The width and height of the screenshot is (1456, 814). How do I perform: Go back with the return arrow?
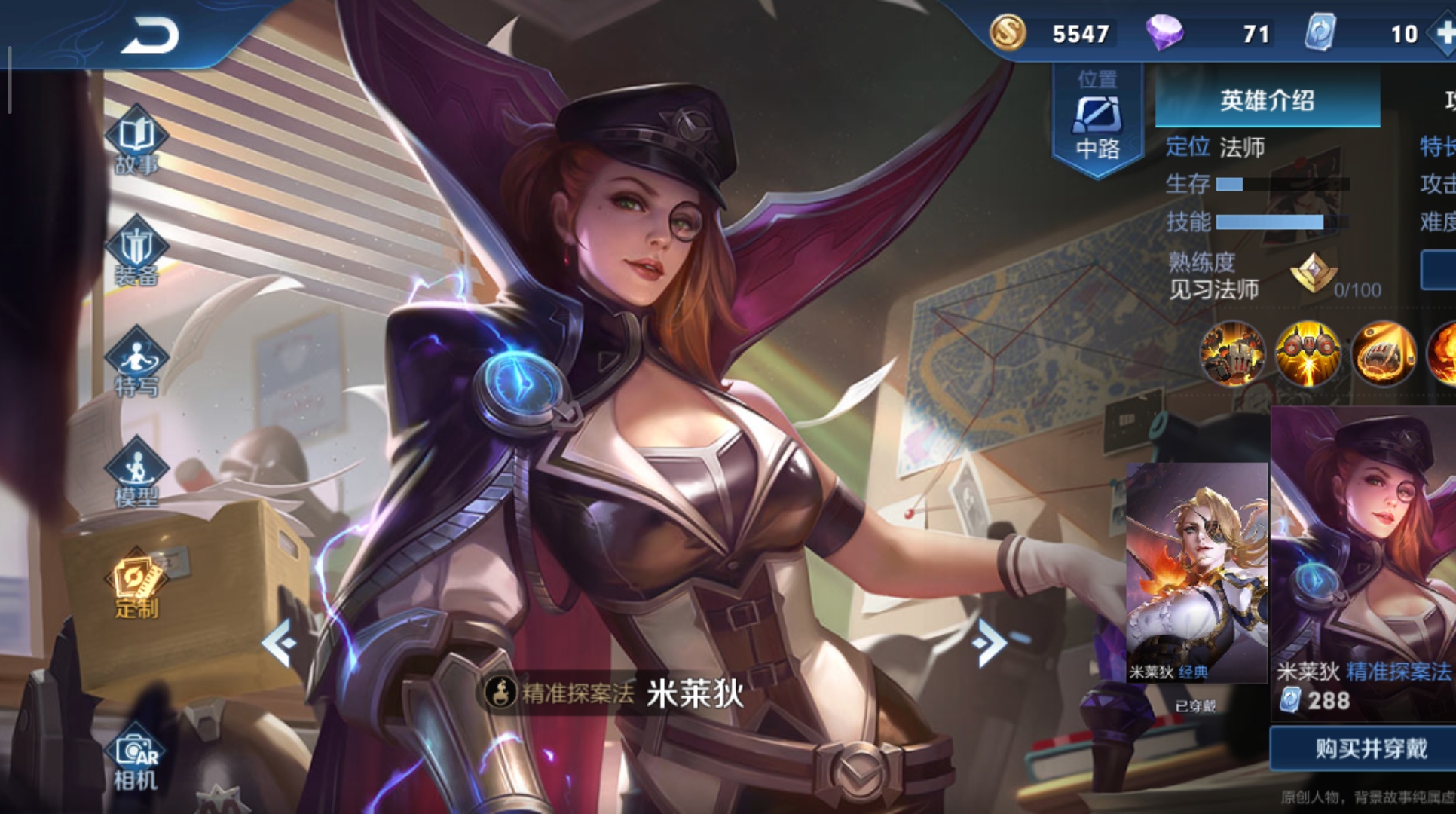tap(149, 35)
